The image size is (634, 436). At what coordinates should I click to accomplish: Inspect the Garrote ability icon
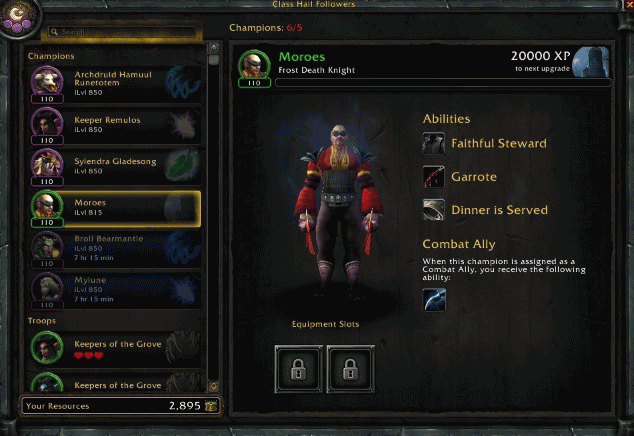click(434, 177)
